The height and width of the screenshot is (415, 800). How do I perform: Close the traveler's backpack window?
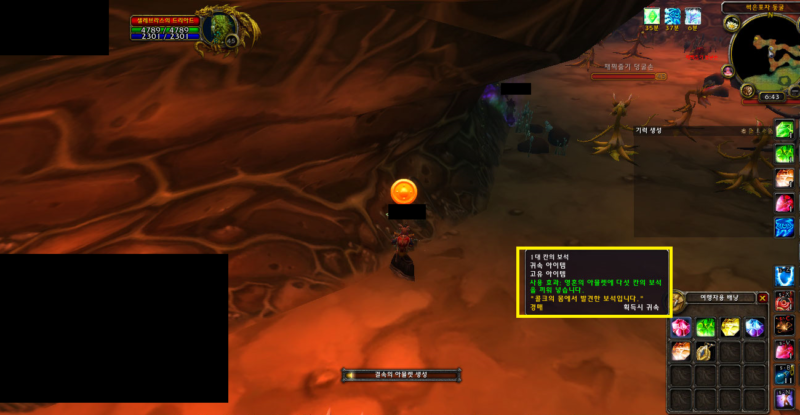click(763, 298)
